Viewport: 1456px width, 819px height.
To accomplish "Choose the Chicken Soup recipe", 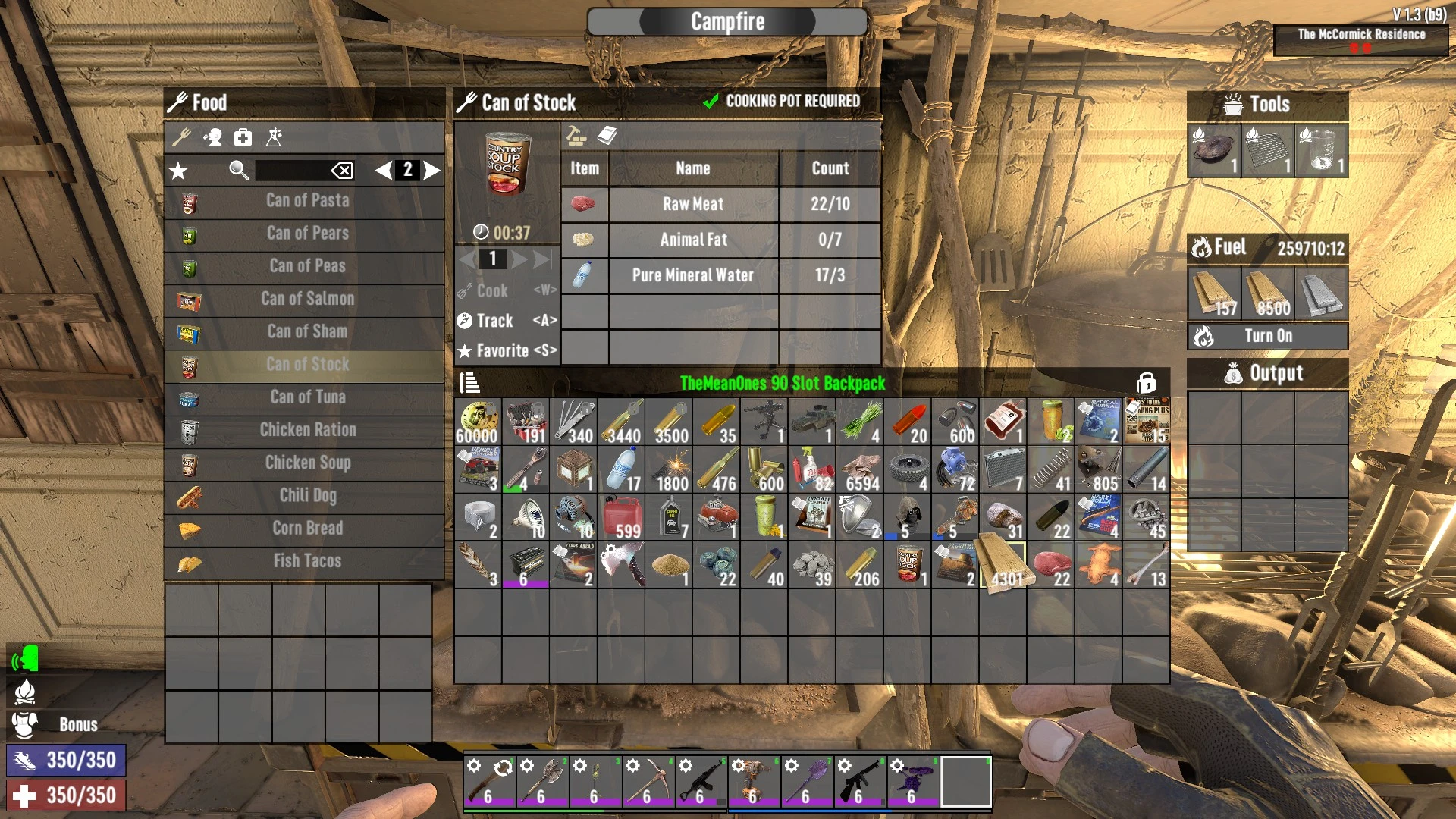I will (x=306, y=463).
